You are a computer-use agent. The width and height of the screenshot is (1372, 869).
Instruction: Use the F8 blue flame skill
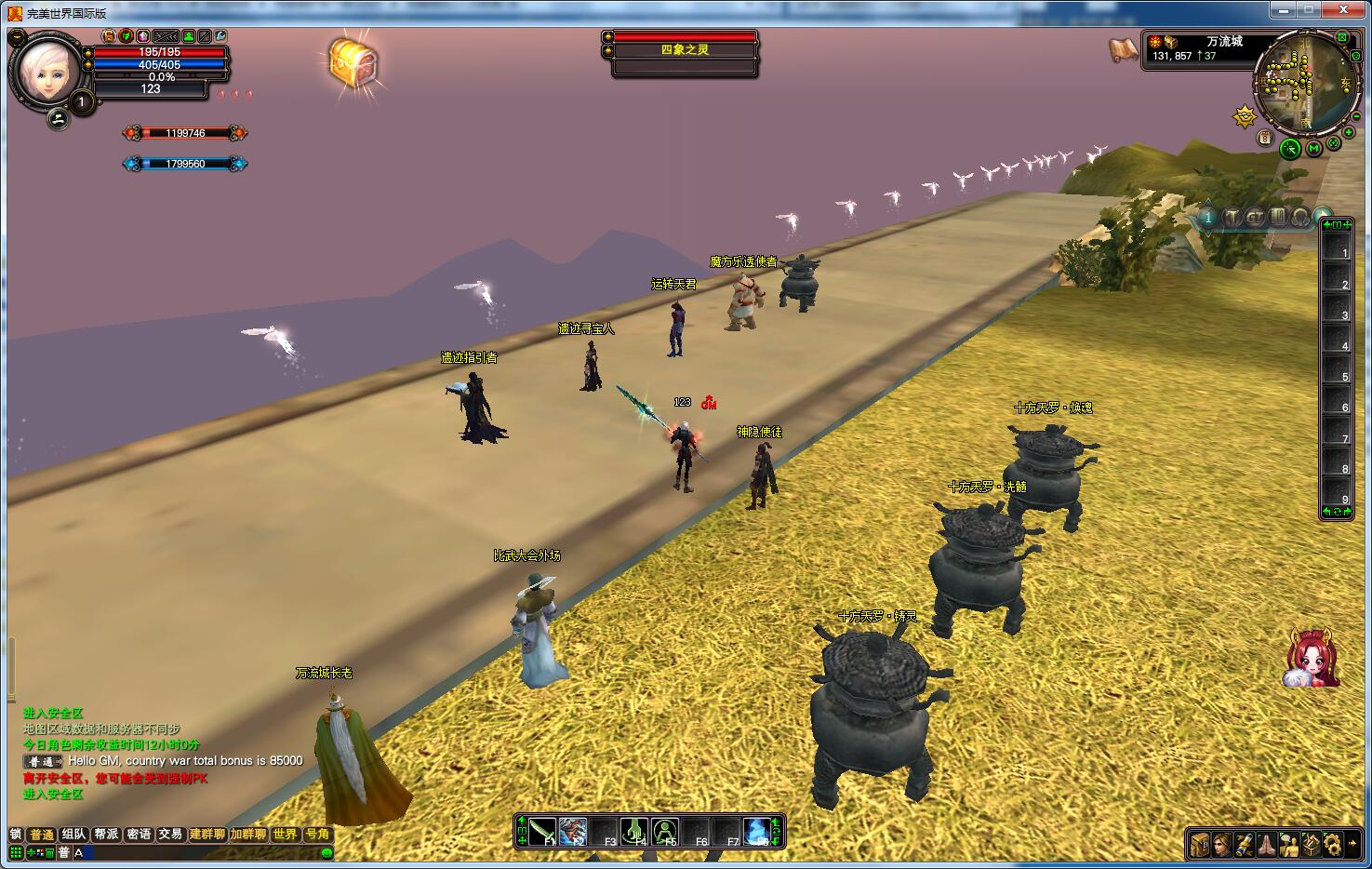(757, 832)
